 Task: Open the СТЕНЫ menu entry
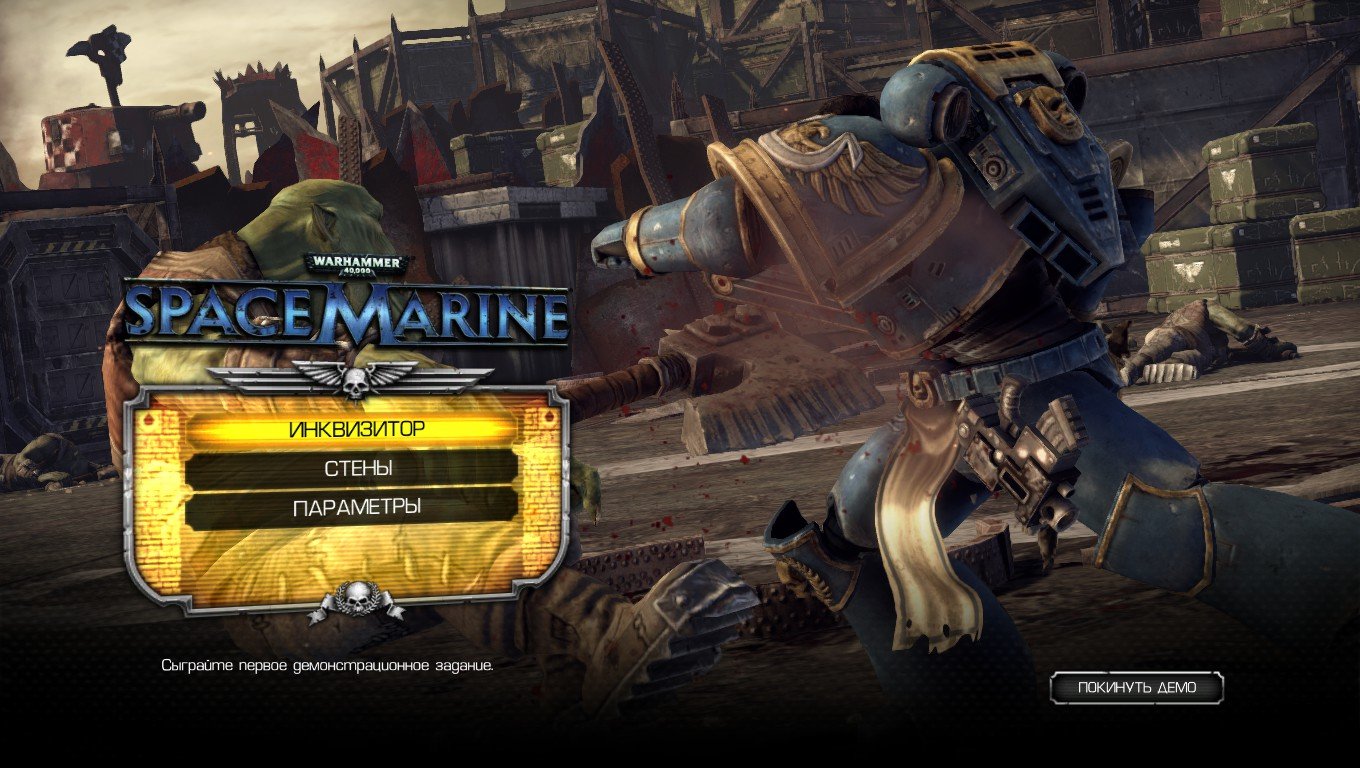[x=355, y=468]
